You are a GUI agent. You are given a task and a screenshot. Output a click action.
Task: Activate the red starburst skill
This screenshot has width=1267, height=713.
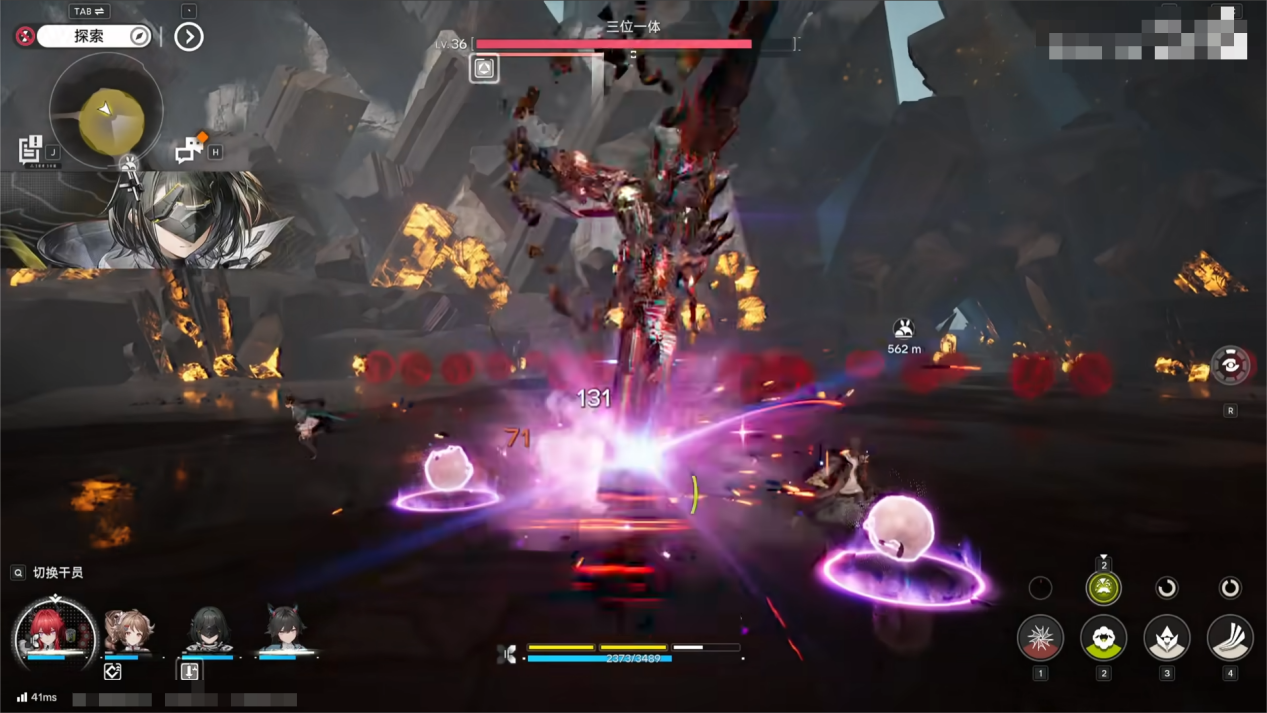click(1040, 638)
